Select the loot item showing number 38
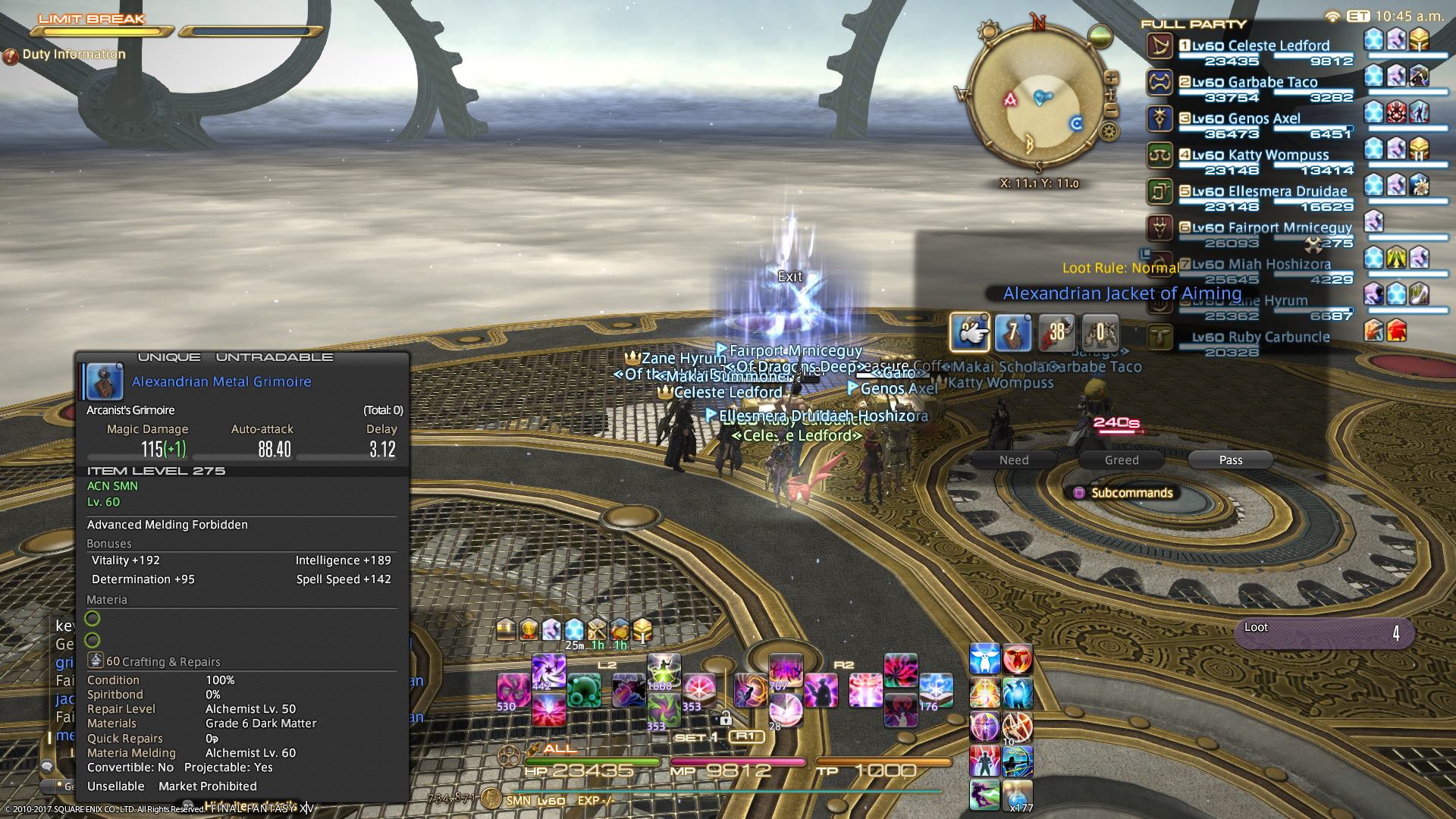Viewport: 1456px width, 819px height. [1056, 332]
